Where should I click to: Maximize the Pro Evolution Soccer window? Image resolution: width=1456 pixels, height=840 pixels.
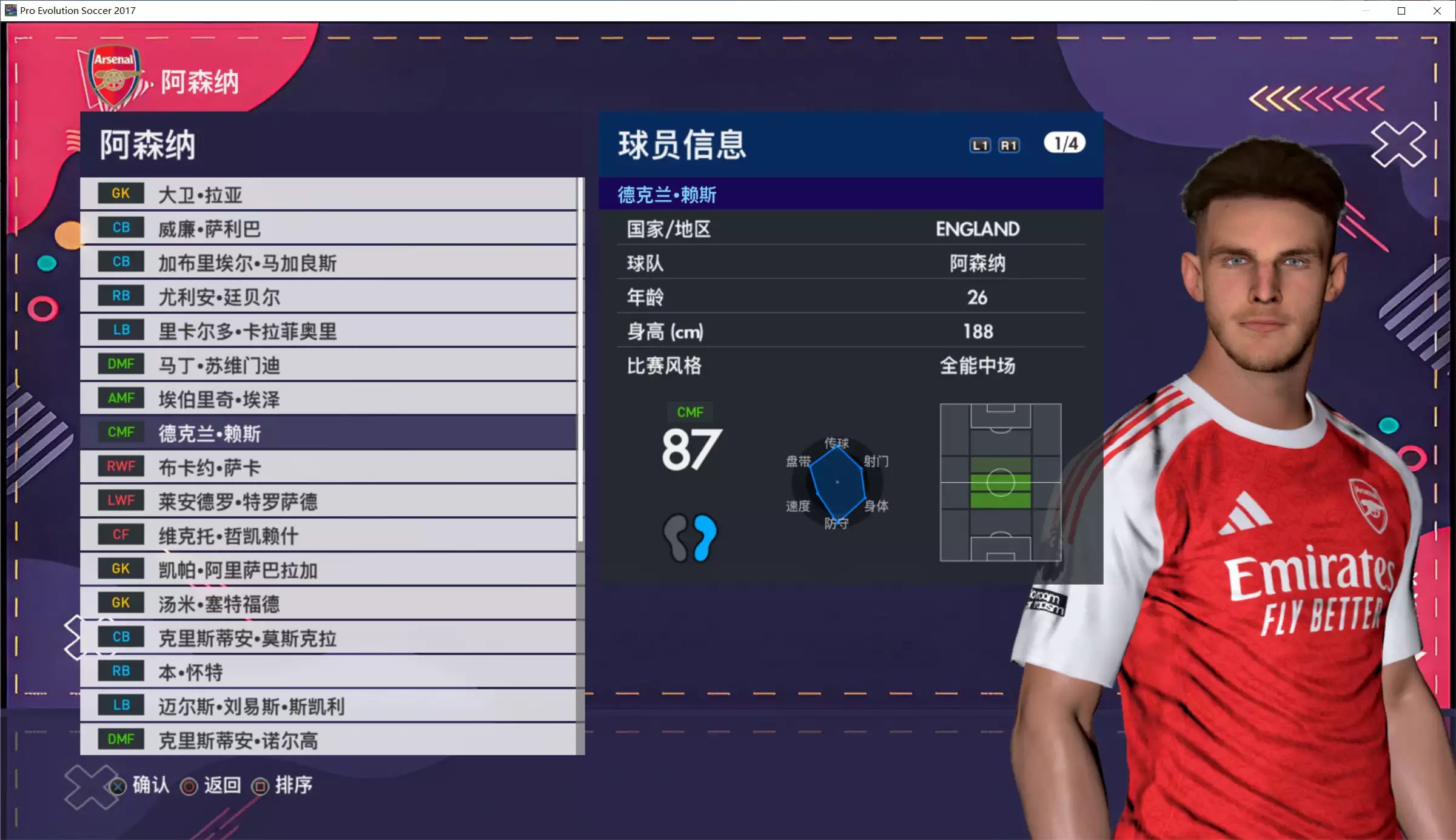tap(1401, 11)
